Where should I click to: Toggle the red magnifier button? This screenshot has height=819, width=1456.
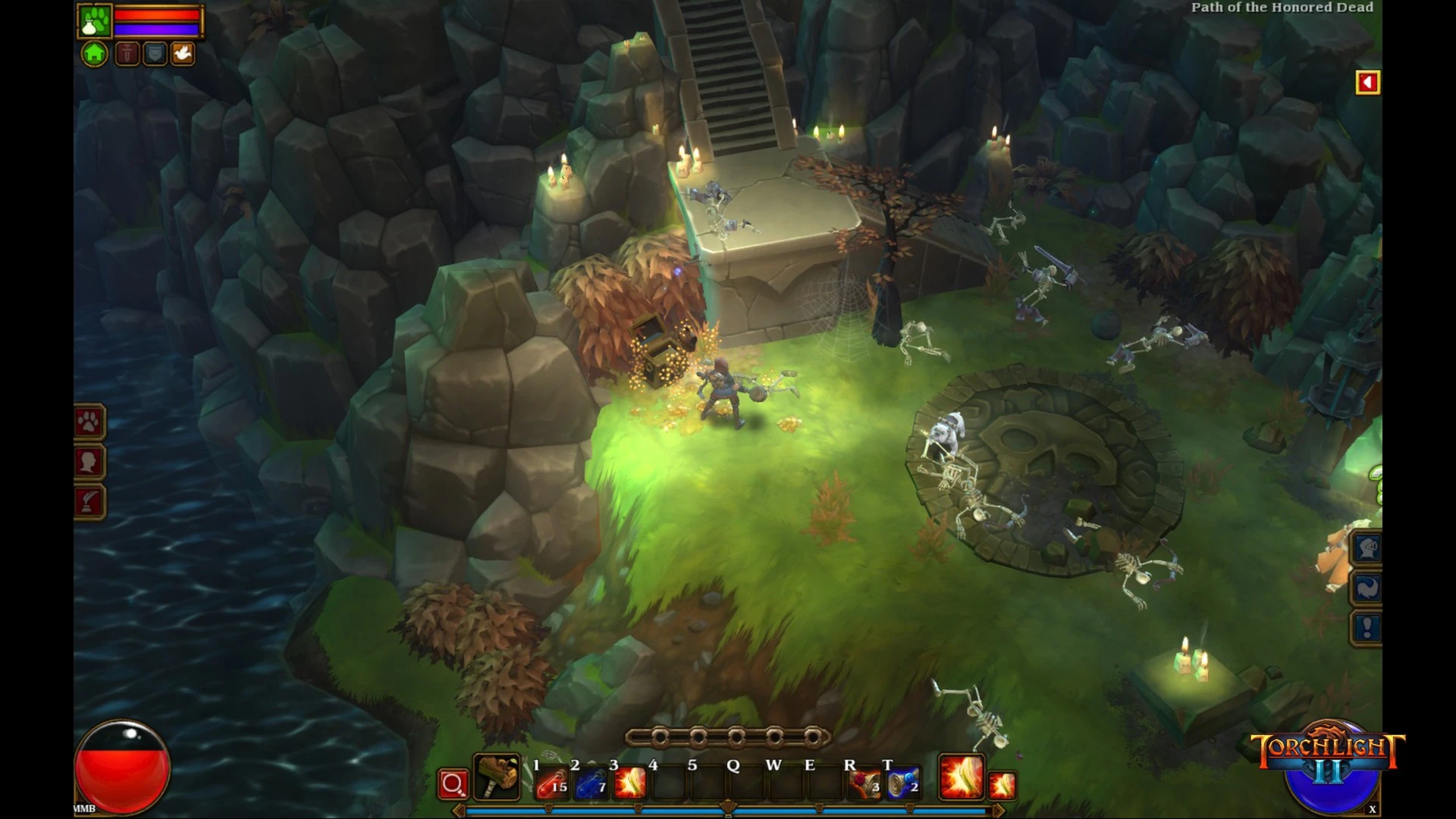coord(453,785)
